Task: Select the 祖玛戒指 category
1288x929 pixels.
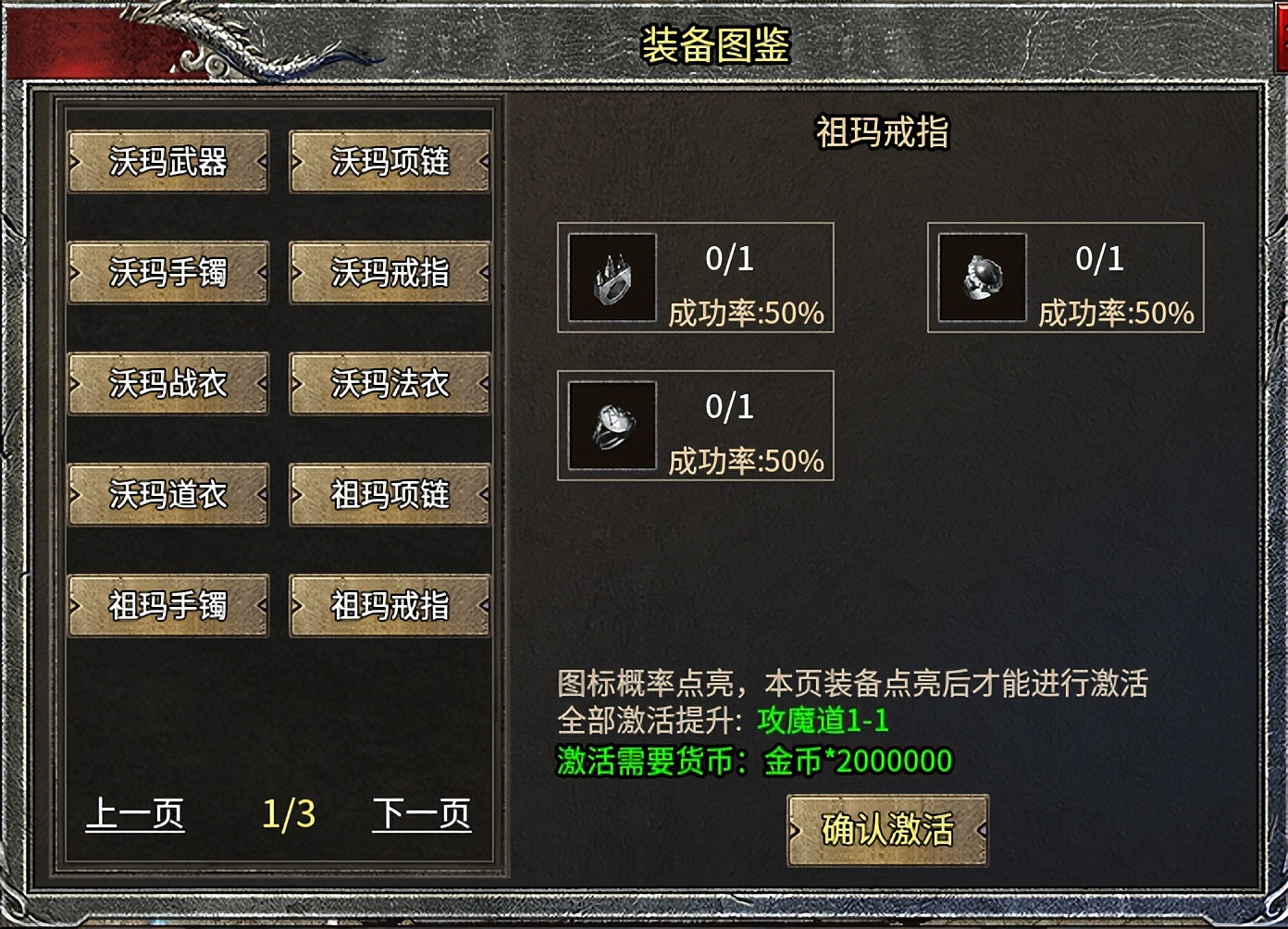Action: 390,606
